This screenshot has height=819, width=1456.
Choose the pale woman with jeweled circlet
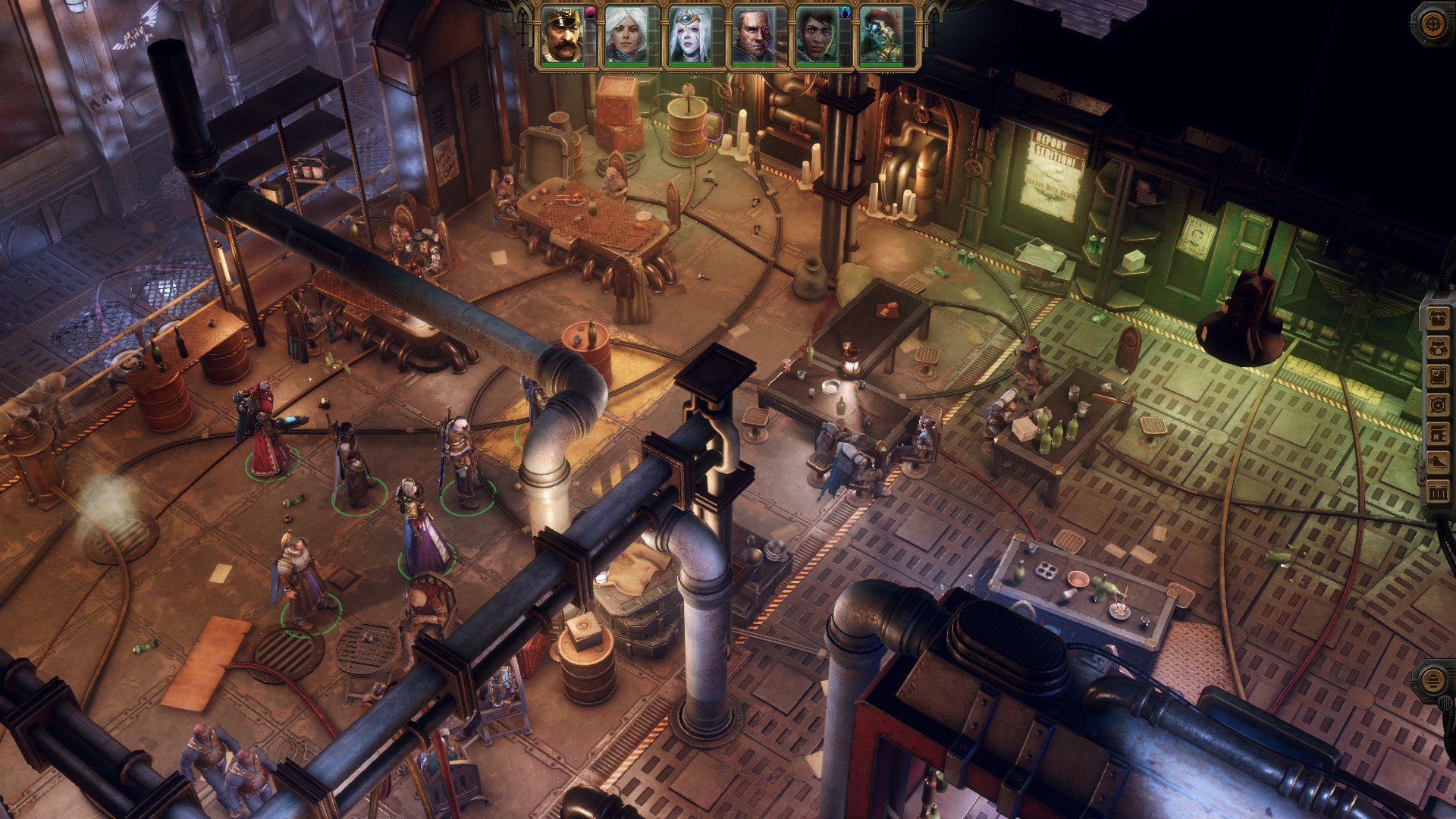689,36
